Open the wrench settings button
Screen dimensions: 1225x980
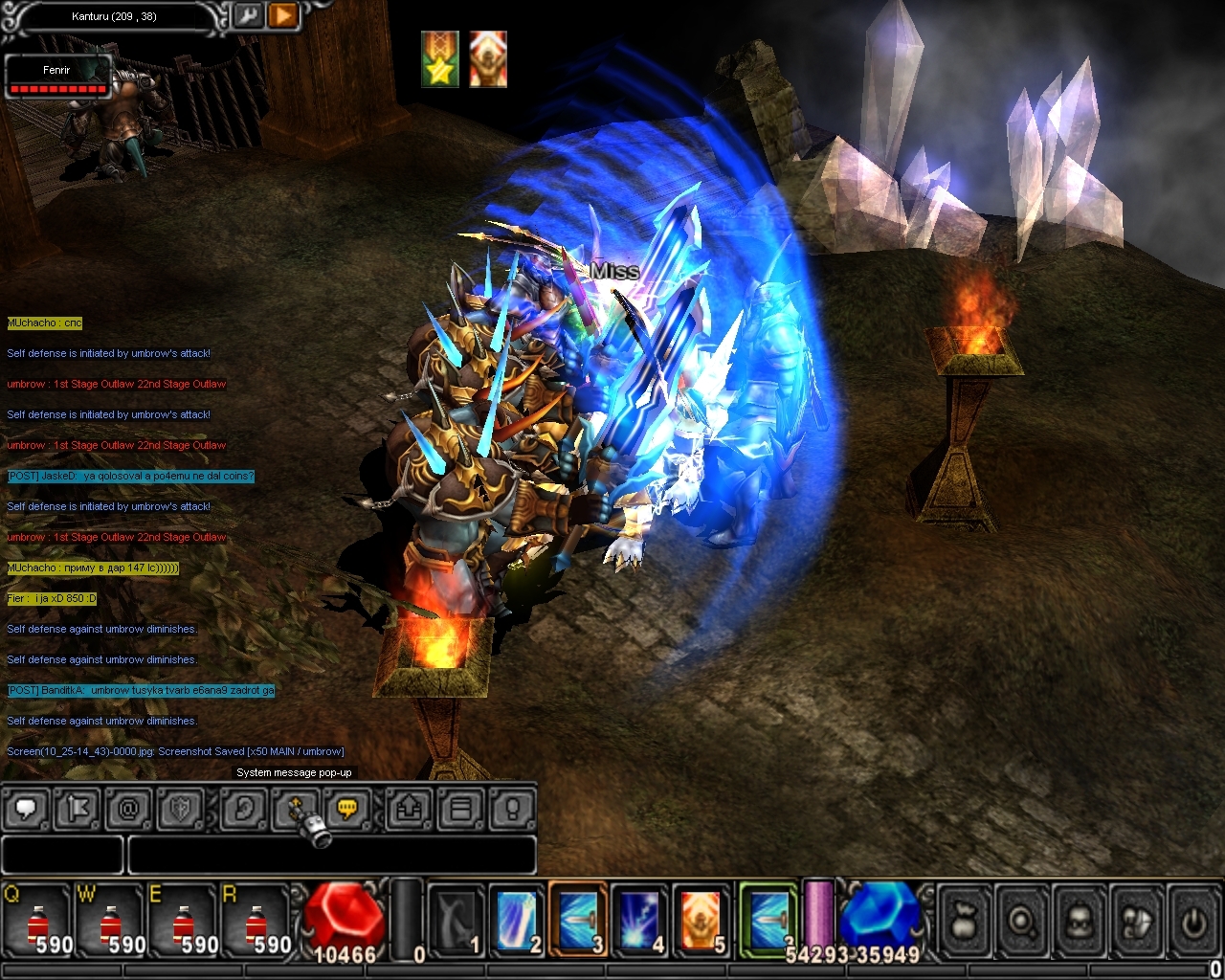point(248,16)
